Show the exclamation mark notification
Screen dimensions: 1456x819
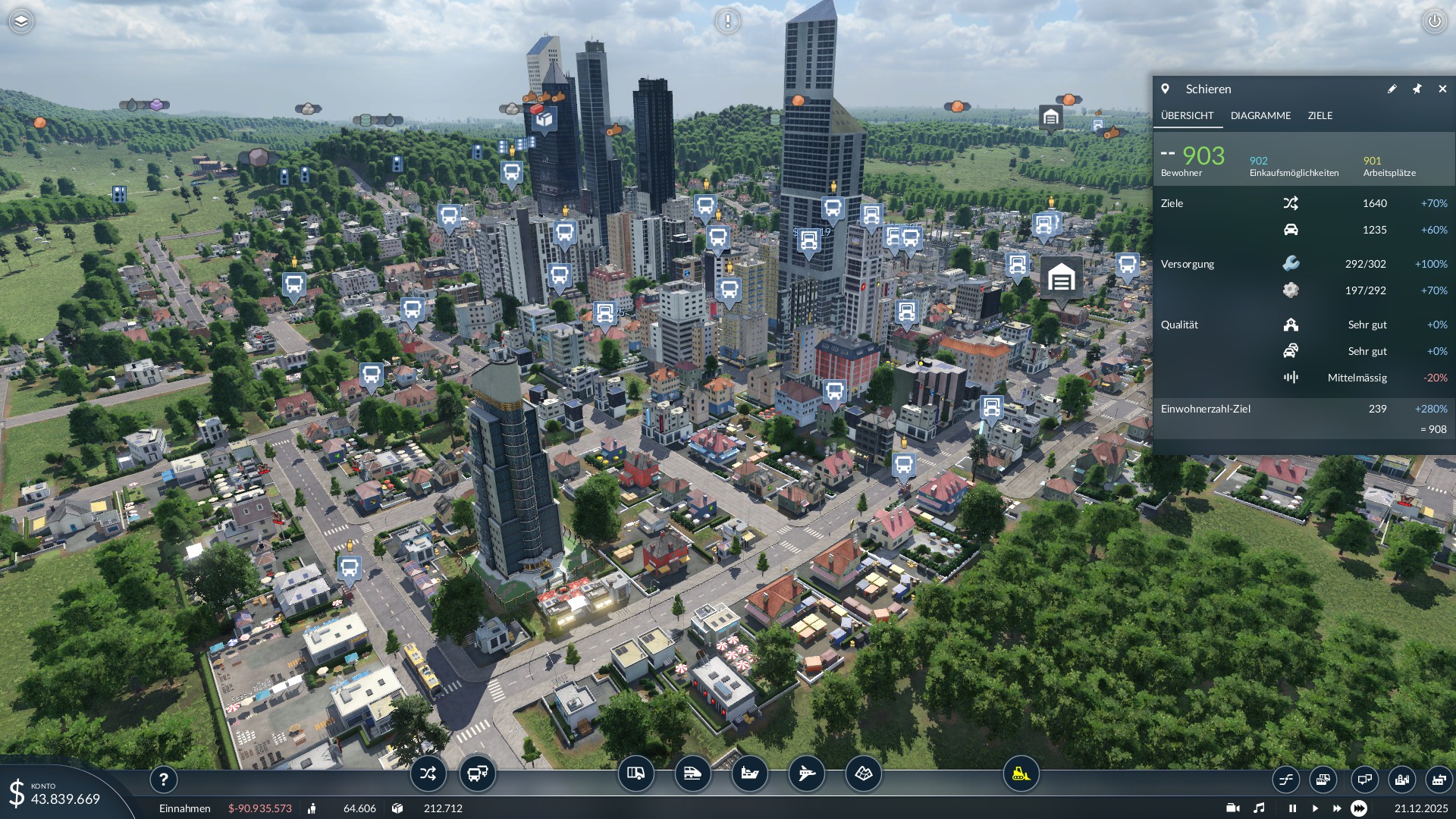click(x=728, y=21)
